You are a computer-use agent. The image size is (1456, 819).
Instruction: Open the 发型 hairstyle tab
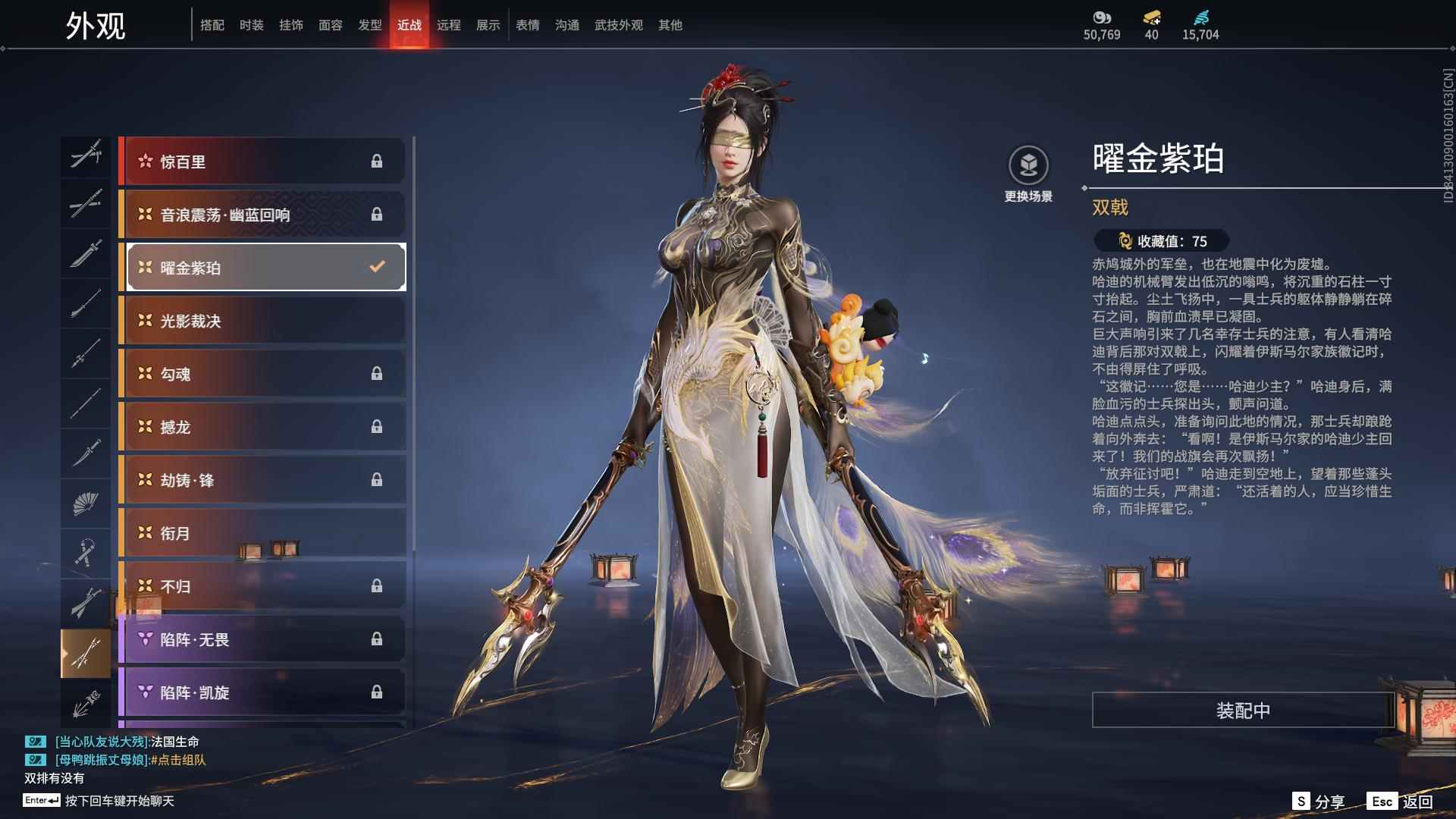click(x=370, y=25)
